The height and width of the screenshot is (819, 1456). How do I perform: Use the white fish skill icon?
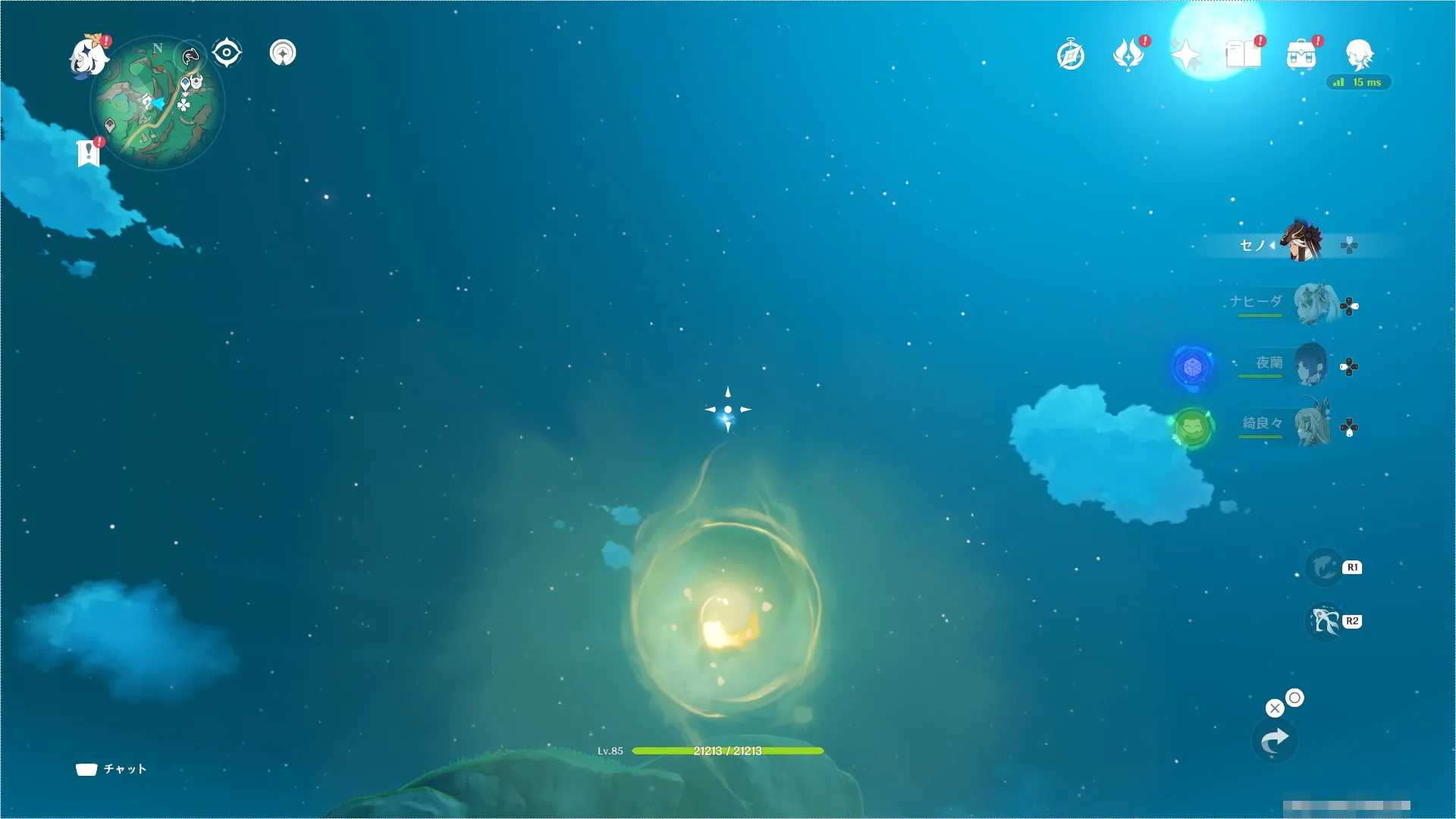click(1326, 622)
